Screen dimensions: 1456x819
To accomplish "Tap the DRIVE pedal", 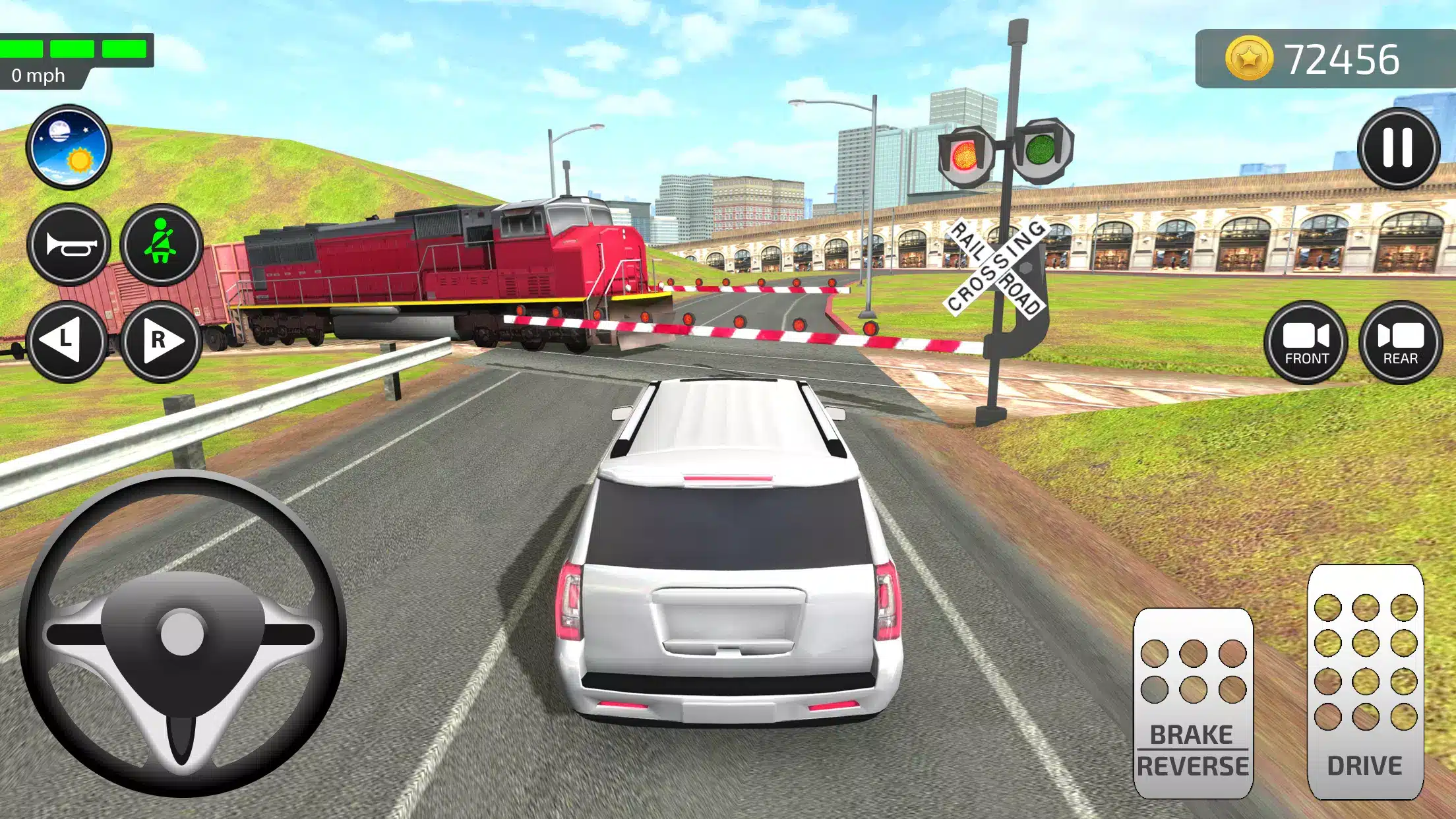I will (1365, 682).
